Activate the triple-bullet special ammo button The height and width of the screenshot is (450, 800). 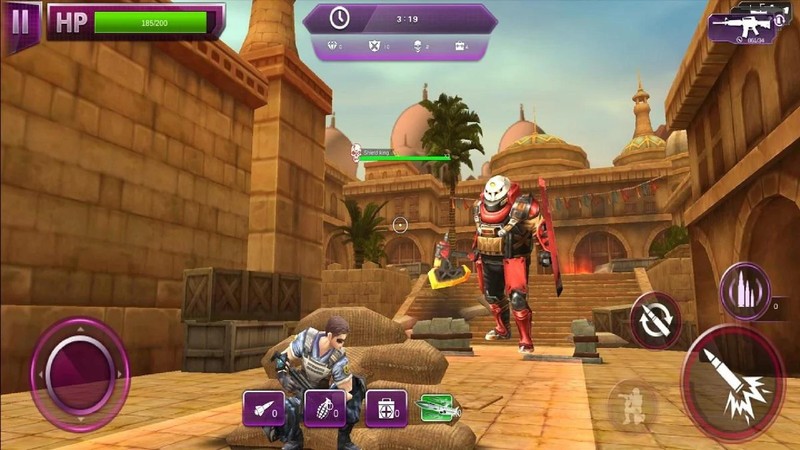click(745, 291)
